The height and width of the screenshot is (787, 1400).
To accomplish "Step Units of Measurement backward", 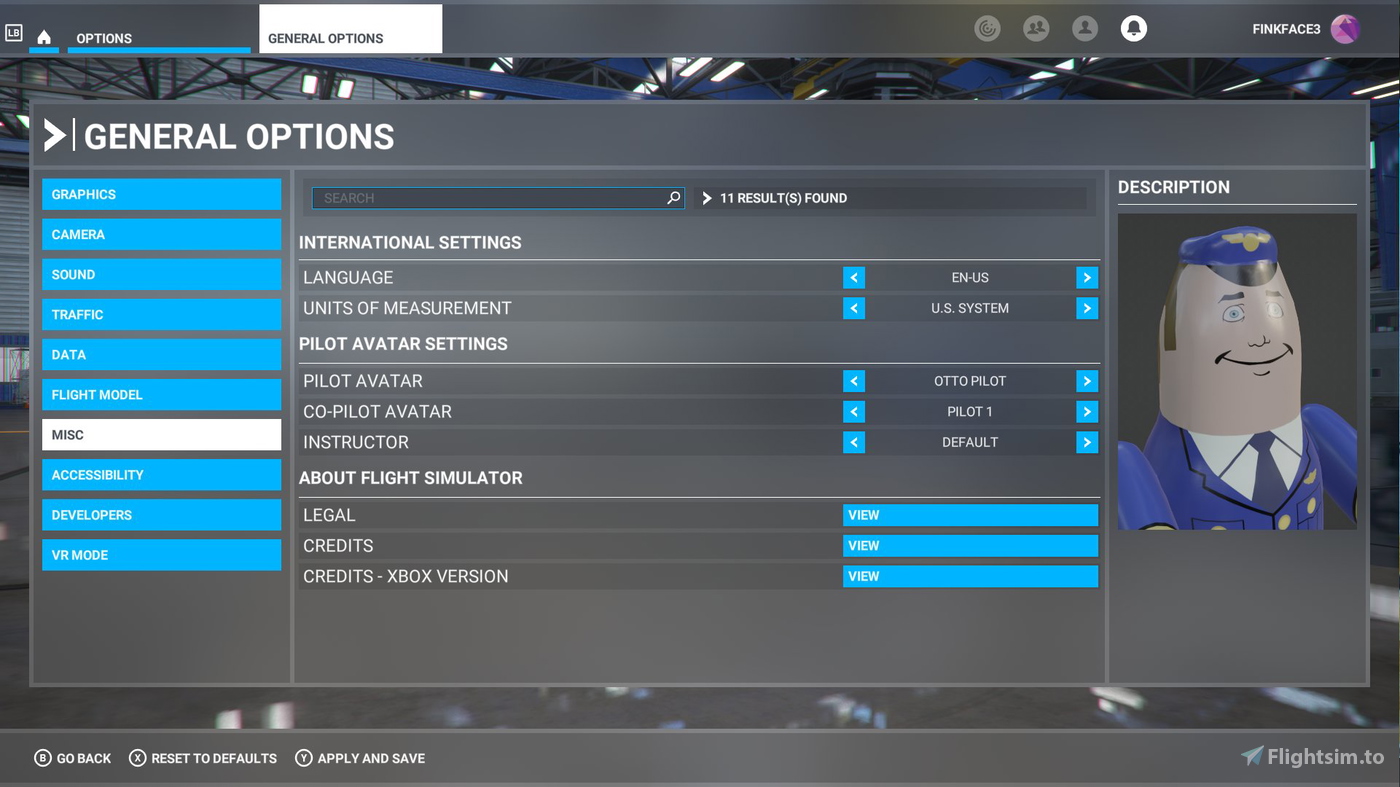I will pyautogui.click(x=854, y=308).
